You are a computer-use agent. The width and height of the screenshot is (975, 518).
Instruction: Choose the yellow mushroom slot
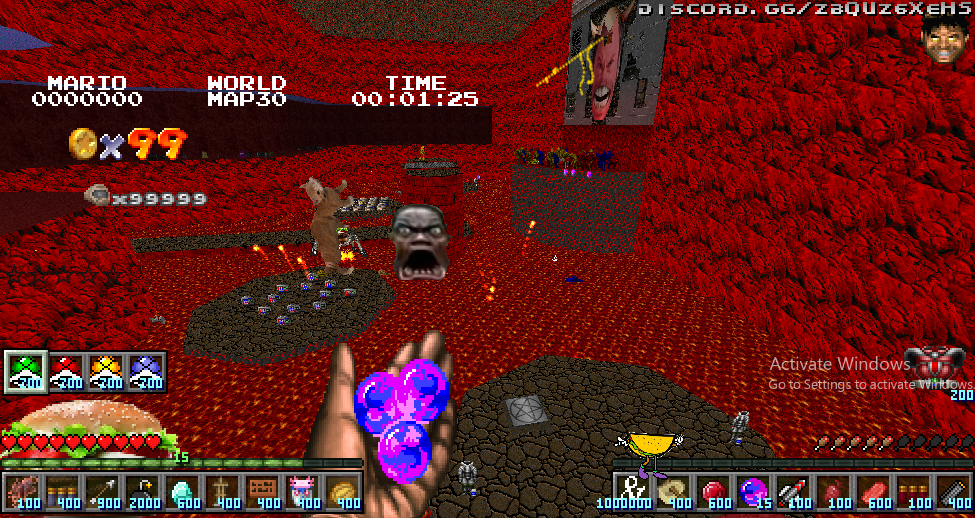coord(106,371)
